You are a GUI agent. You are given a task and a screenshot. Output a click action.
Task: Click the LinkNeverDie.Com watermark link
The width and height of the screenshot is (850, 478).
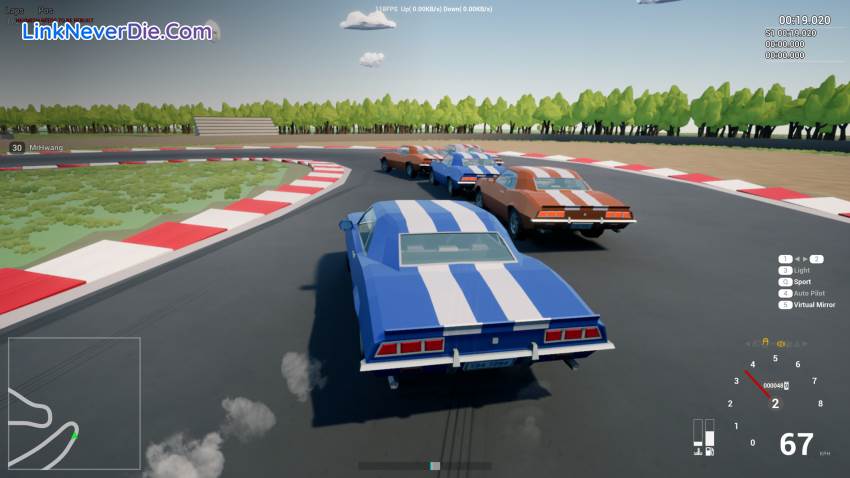tap(117, 31)
